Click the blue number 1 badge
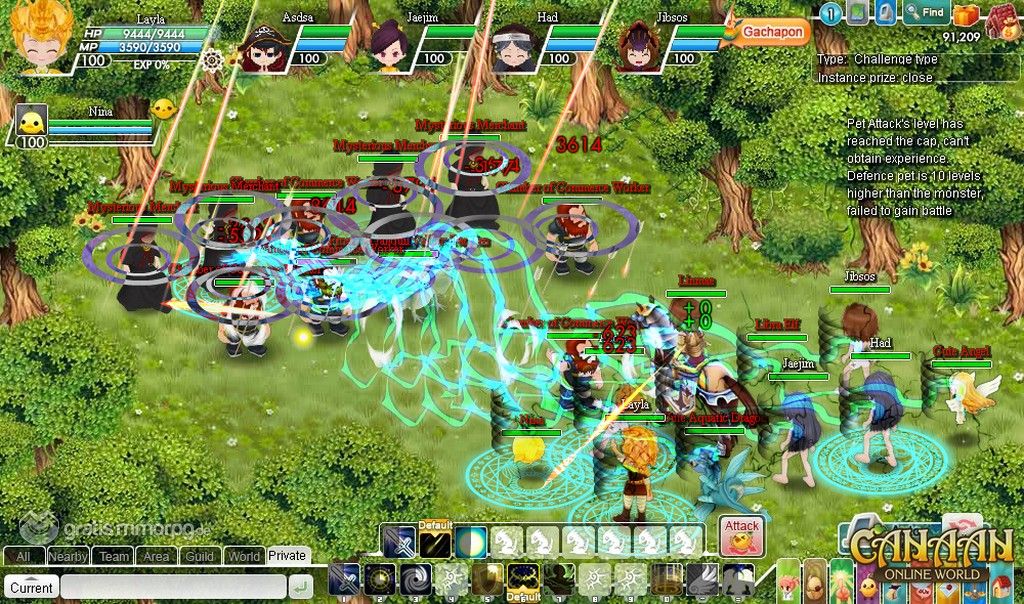This screenshot has height=604, width=1024. [830, 13]
